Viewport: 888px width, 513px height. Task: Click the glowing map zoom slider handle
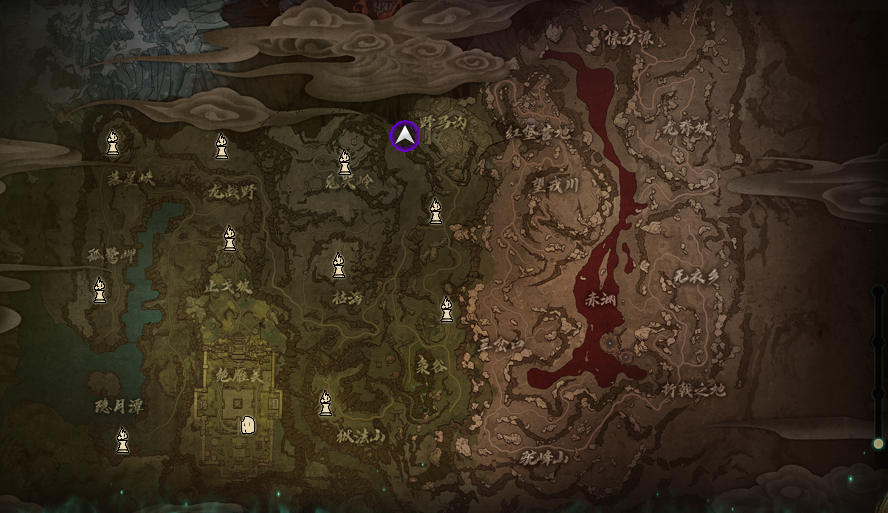click(x=878, y=443)
